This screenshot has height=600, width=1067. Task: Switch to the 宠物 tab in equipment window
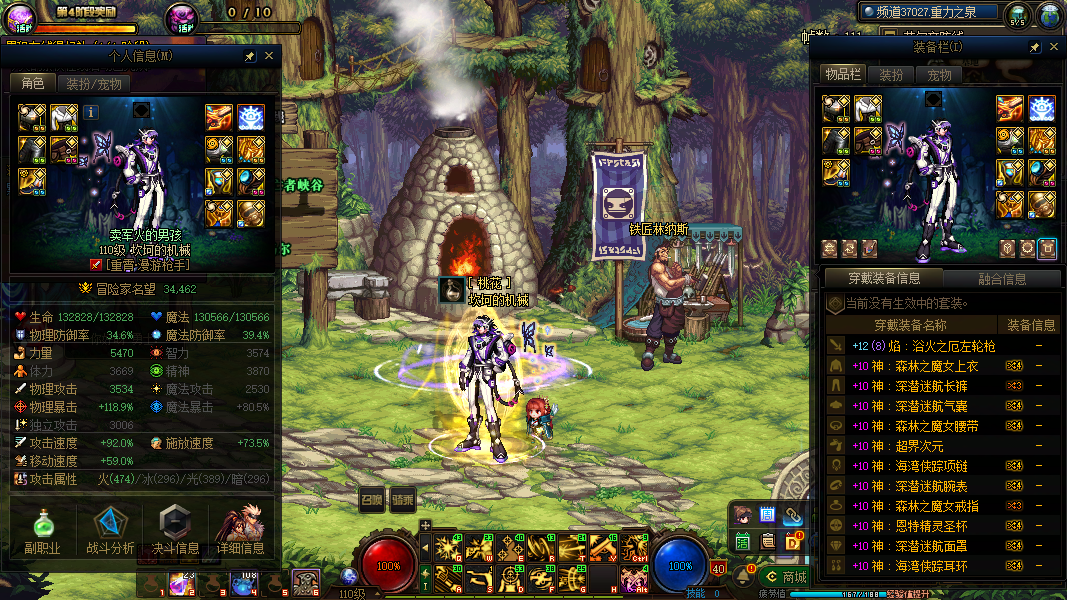[939, 75]
